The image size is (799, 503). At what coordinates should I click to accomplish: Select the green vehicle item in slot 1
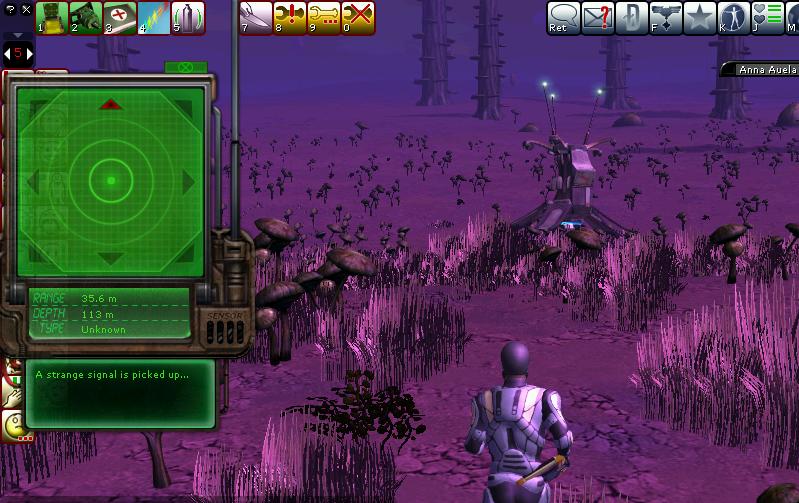[x=52, y=17]
